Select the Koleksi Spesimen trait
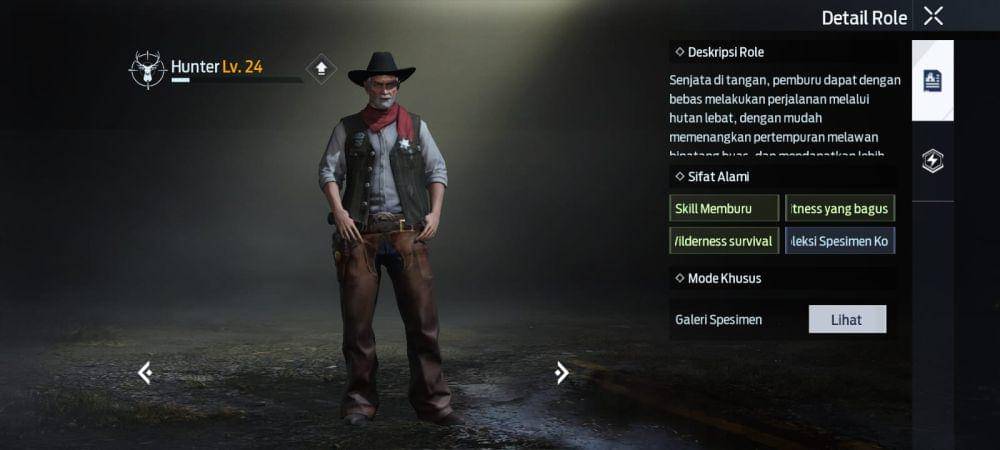Viewport: 1000px width, 450px height. 840,241
